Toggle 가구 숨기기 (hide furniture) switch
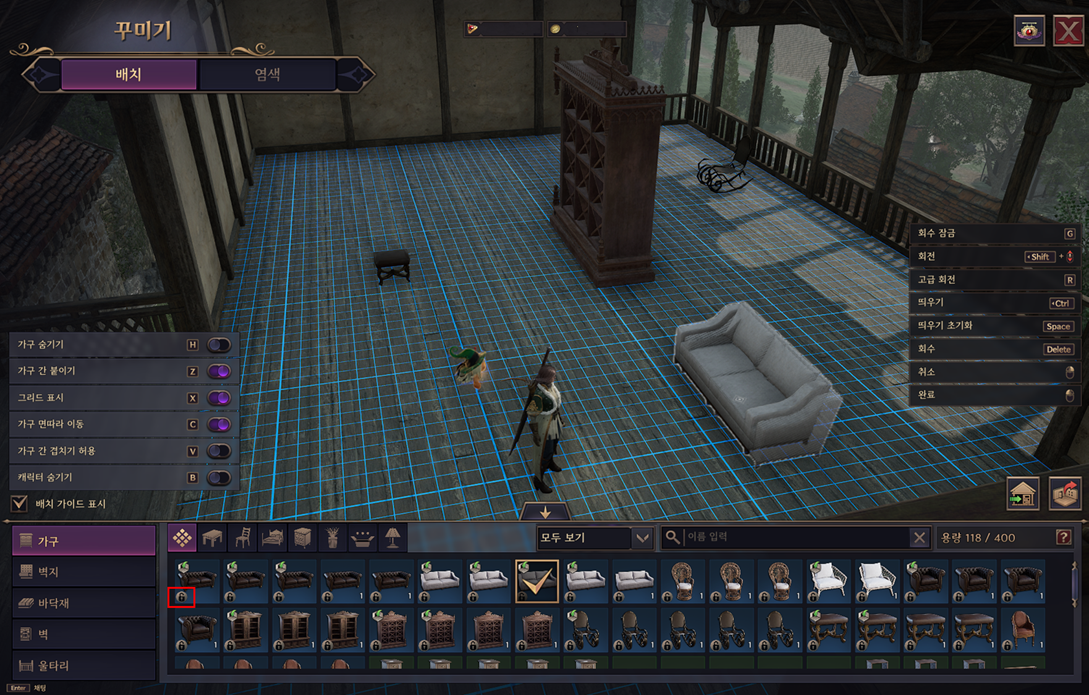 219,345
